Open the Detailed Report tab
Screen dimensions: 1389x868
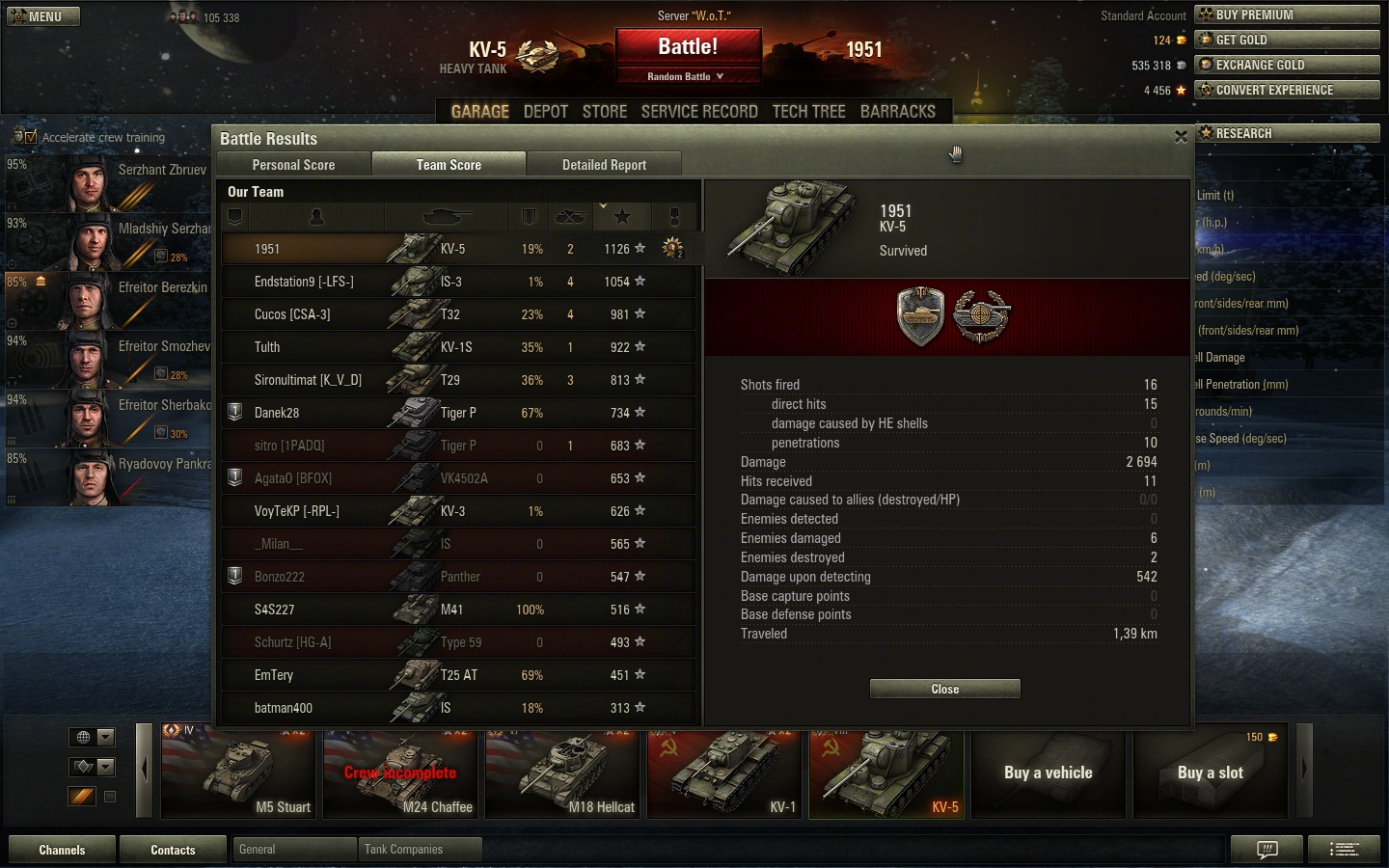(x=604, y=165)
